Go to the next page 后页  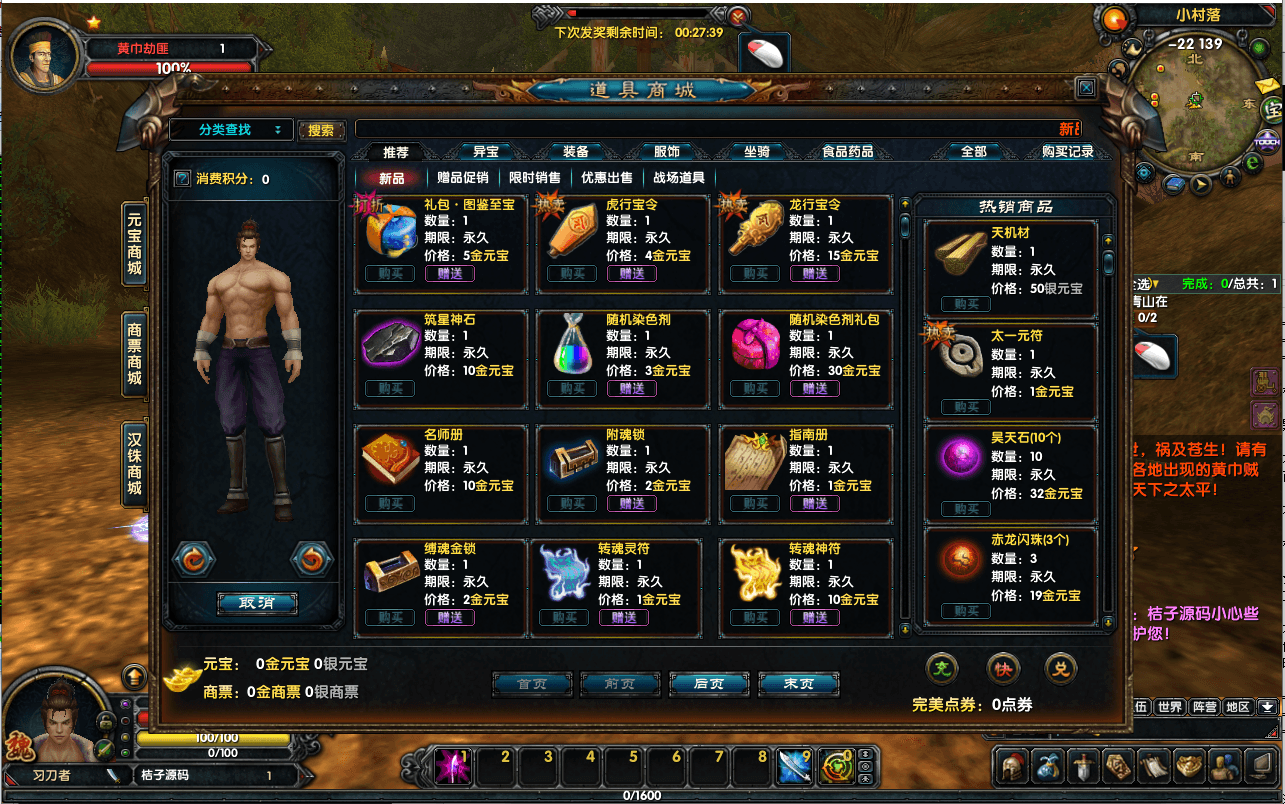click(708, 684)
